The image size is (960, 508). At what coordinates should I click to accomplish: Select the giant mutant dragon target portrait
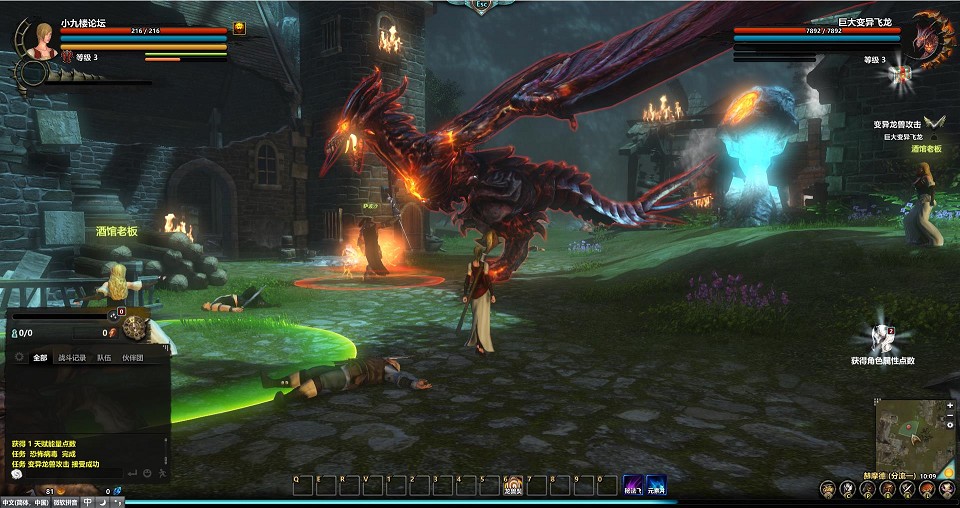pos(931,38)
